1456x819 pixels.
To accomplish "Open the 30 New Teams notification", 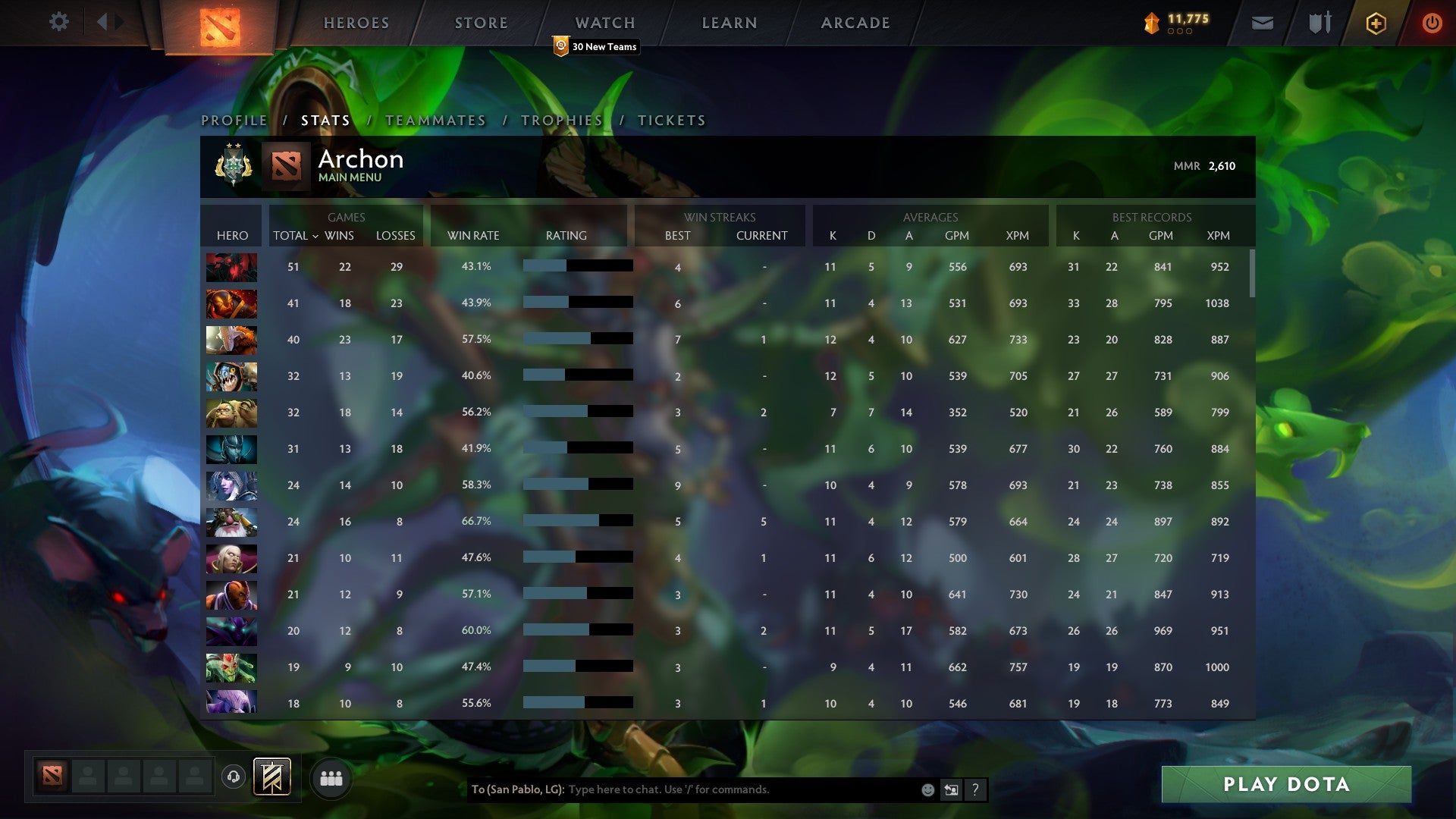I will click(595, 46).
